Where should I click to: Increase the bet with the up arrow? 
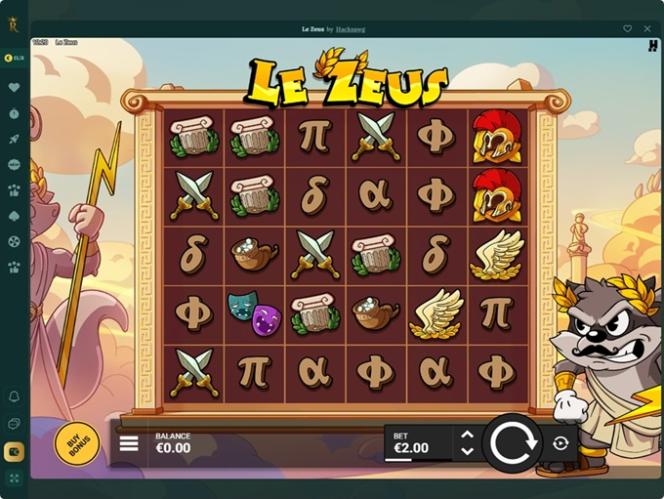click(465, 435)
